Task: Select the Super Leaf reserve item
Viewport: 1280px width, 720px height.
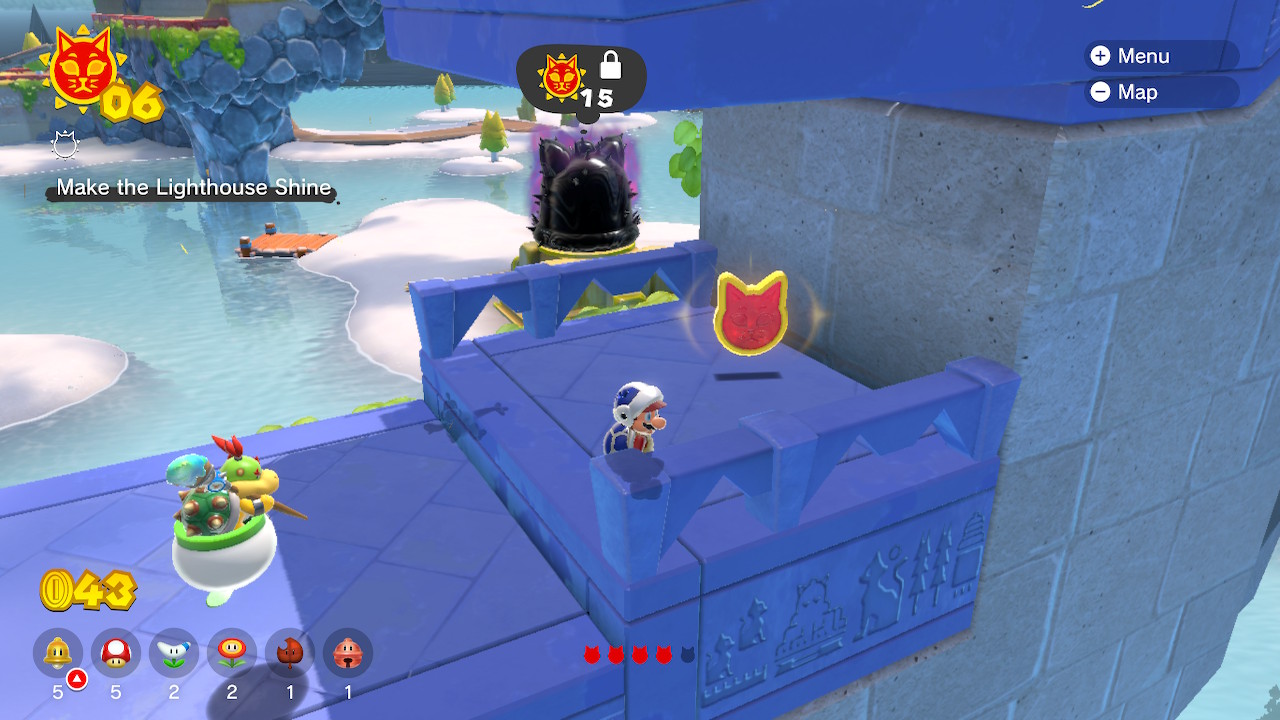Action: [x=290, y=654]
